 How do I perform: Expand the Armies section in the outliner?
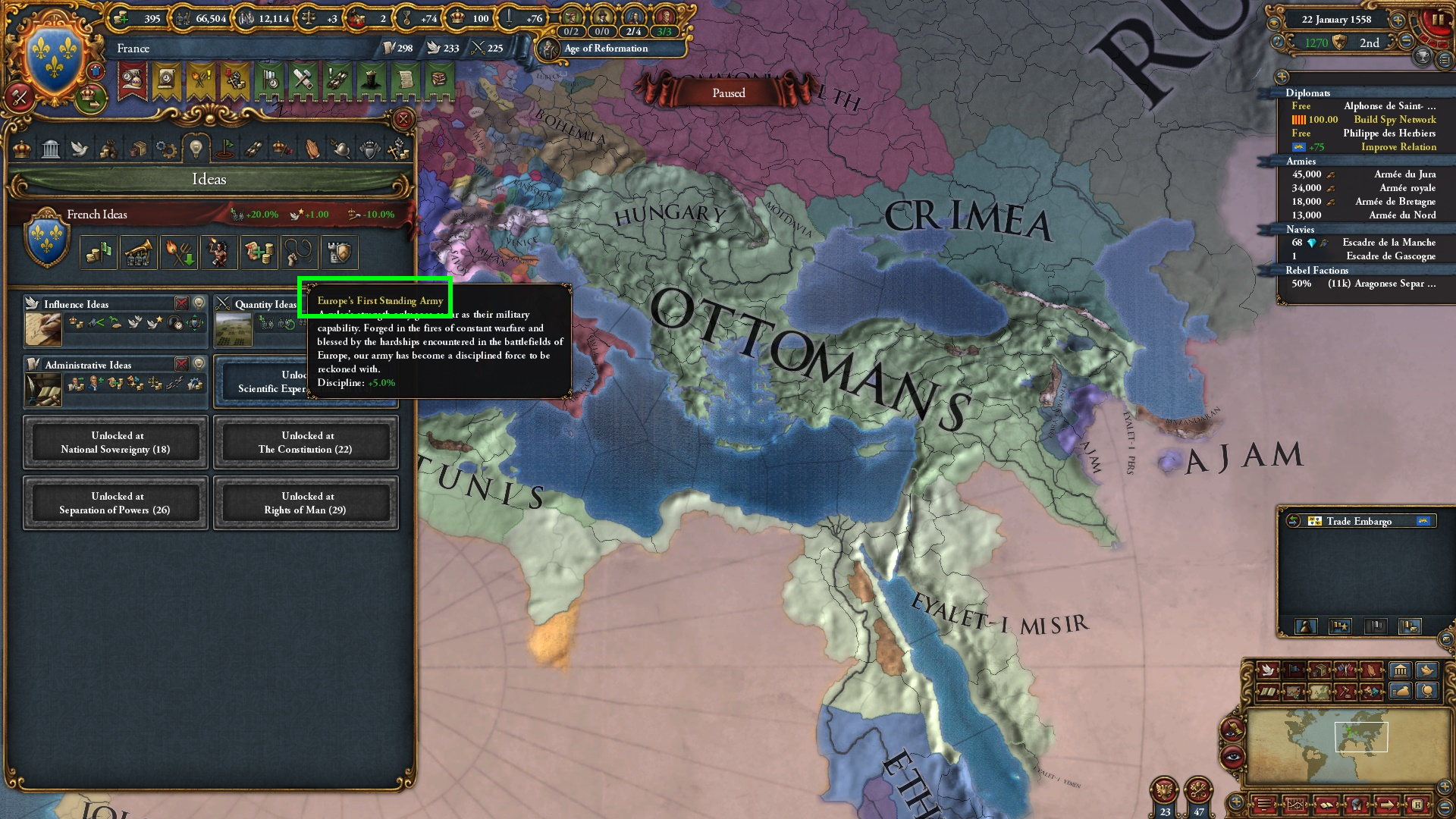click(x=1301, y=161)
